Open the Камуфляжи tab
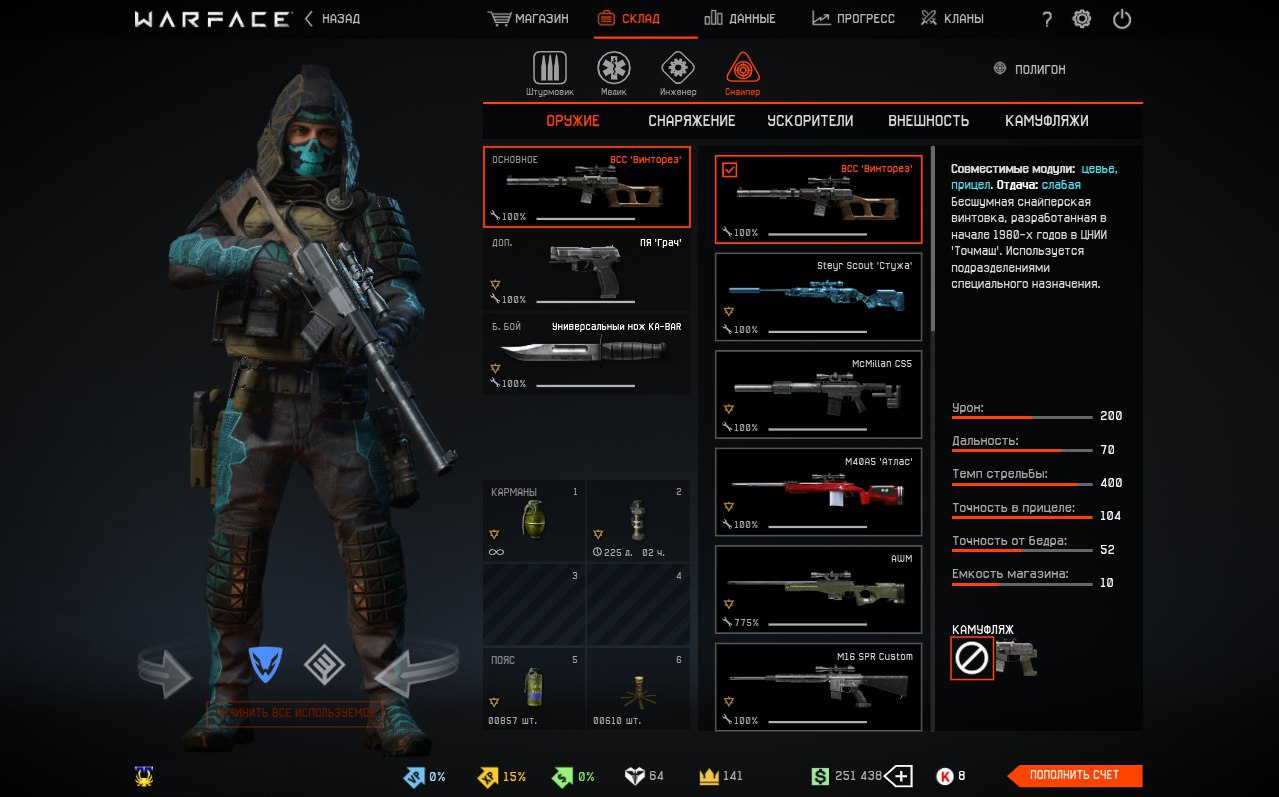This screenshot has width=1279, height=797. click(1046, 121)
